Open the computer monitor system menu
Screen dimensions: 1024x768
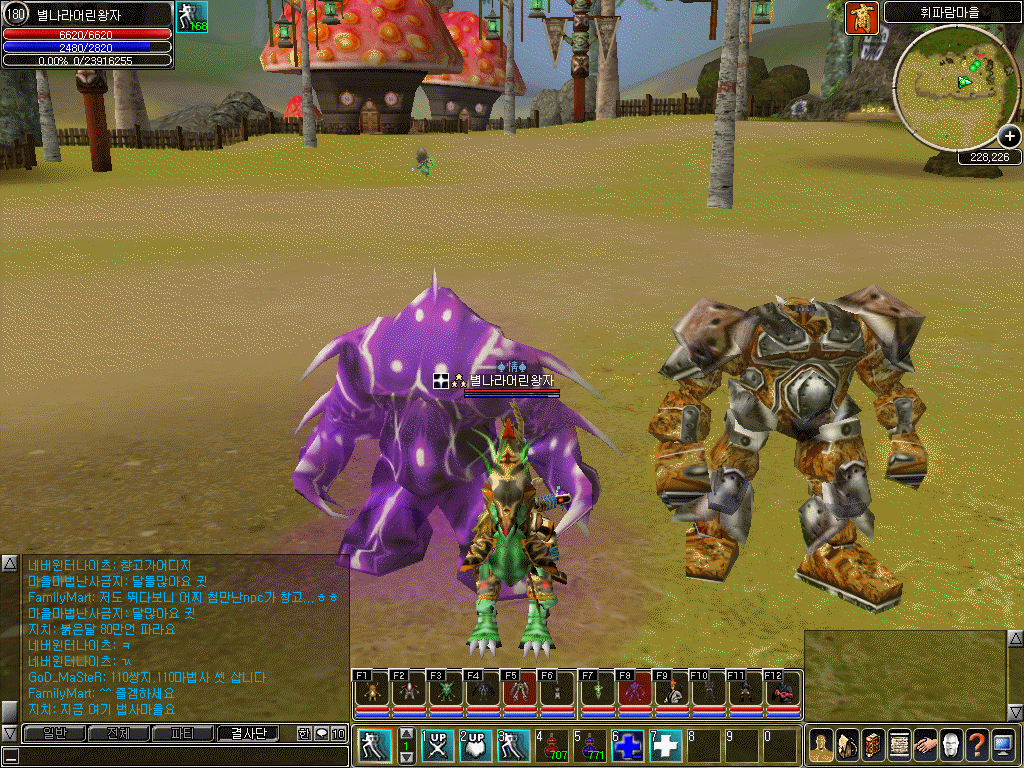tap(1003, 746)
